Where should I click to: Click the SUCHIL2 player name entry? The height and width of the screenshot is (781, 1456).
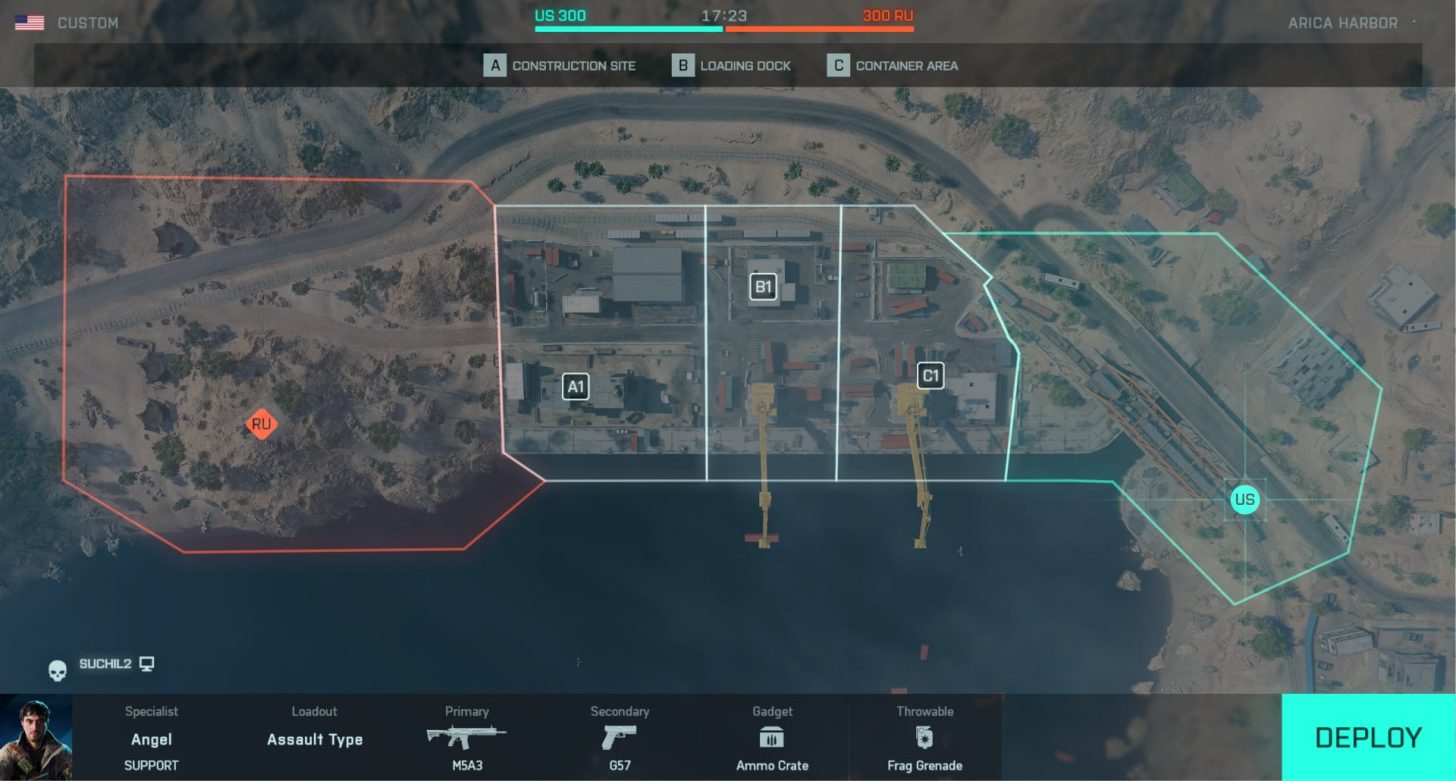105,664
